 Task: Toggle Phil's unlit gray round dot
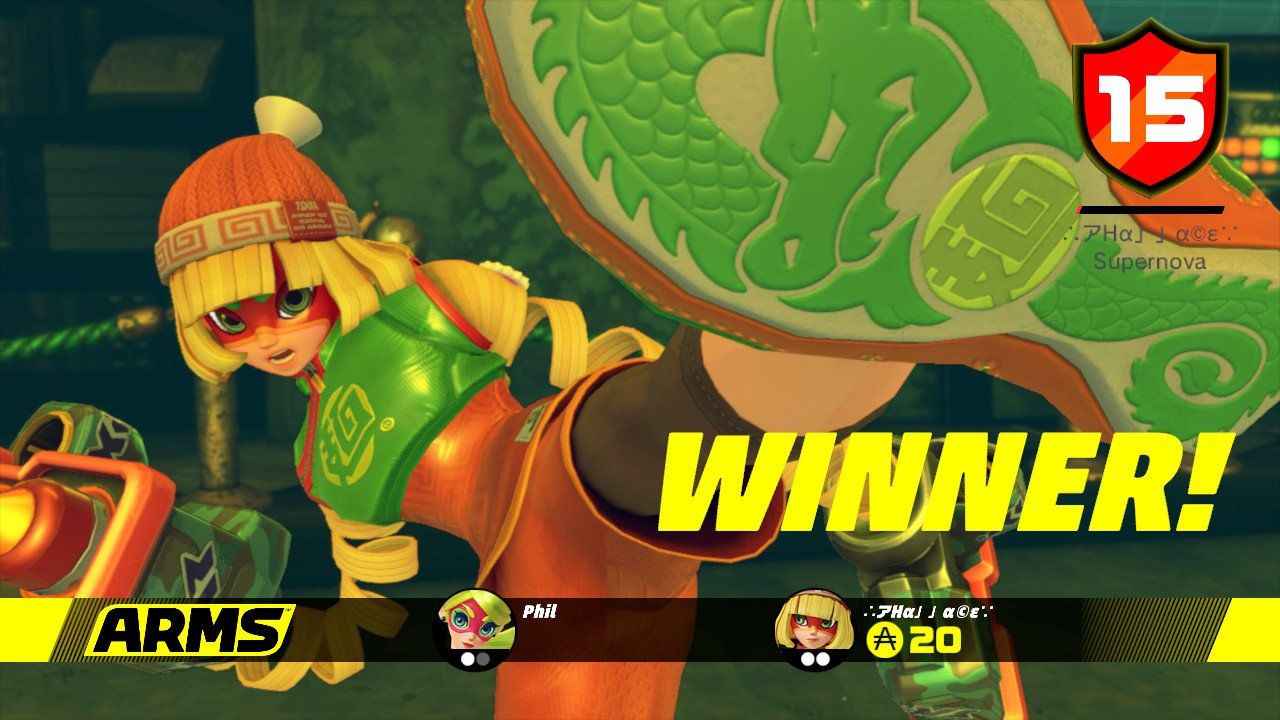tap(483, 658)
